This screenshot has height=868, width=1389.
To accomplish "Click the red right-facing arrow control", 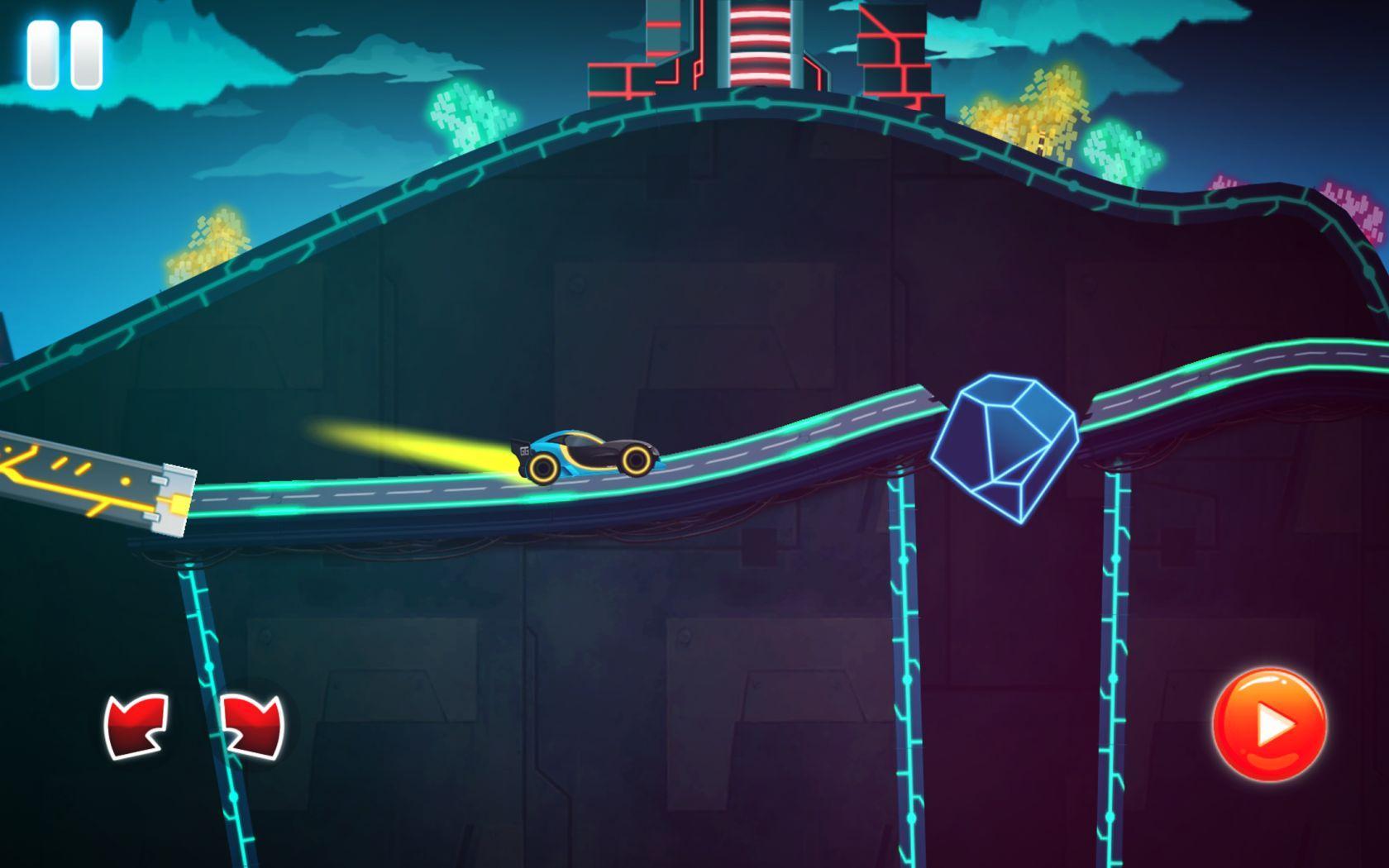I will pos(252,727).
